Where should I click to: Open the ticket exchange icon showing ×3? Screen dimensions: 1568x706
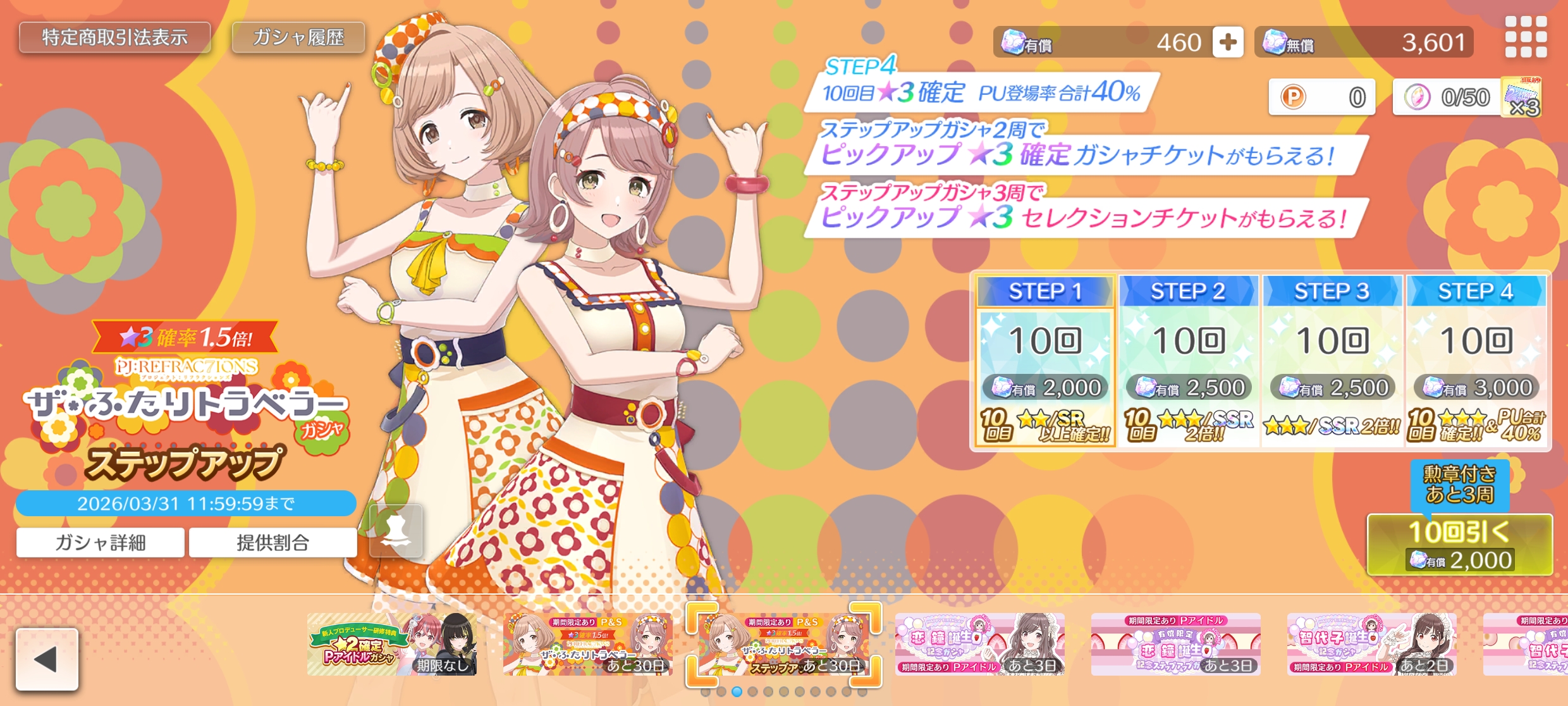(x=1521, y=97)
